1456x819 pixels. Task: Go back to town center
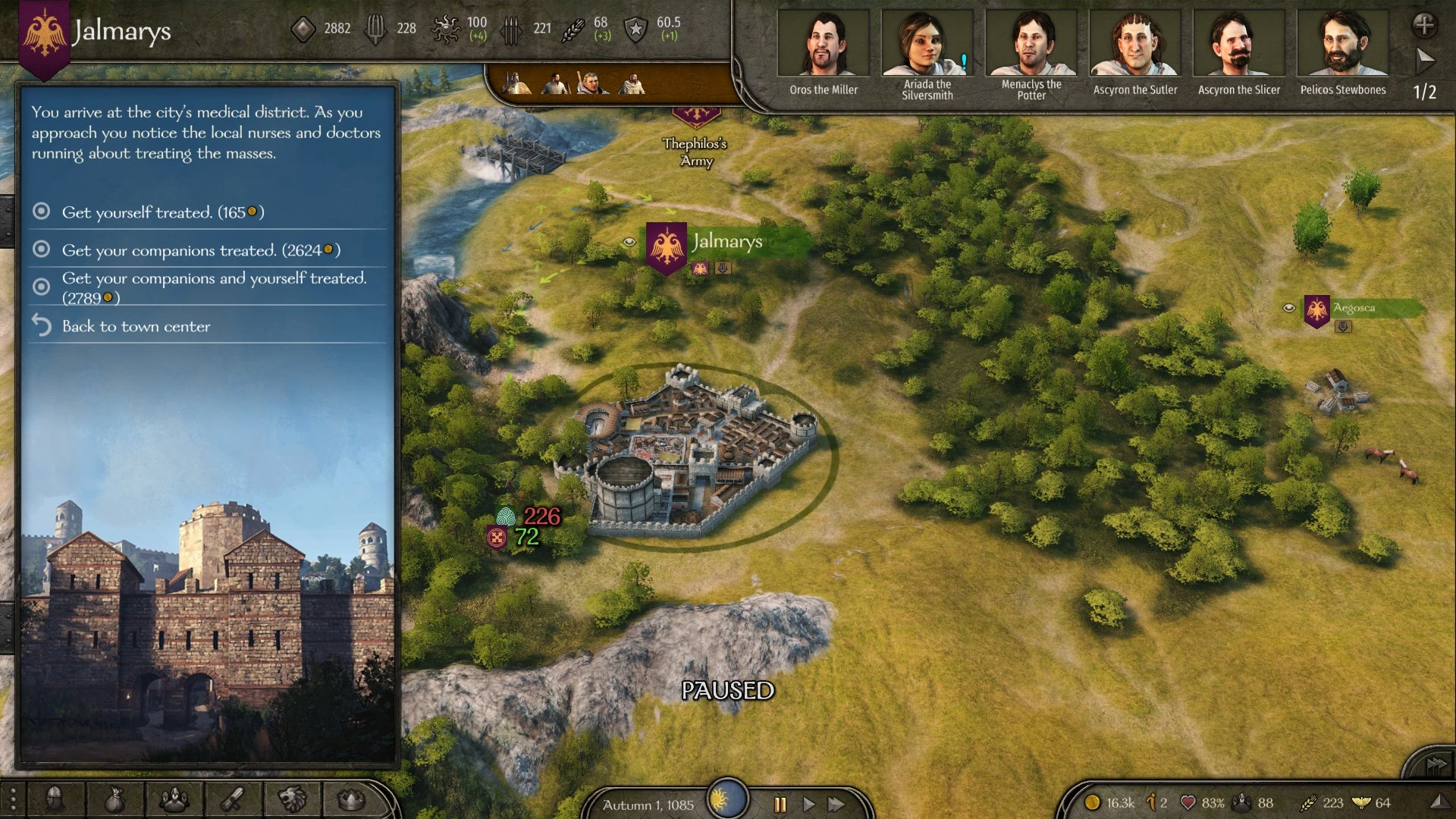tap(136, 326)
